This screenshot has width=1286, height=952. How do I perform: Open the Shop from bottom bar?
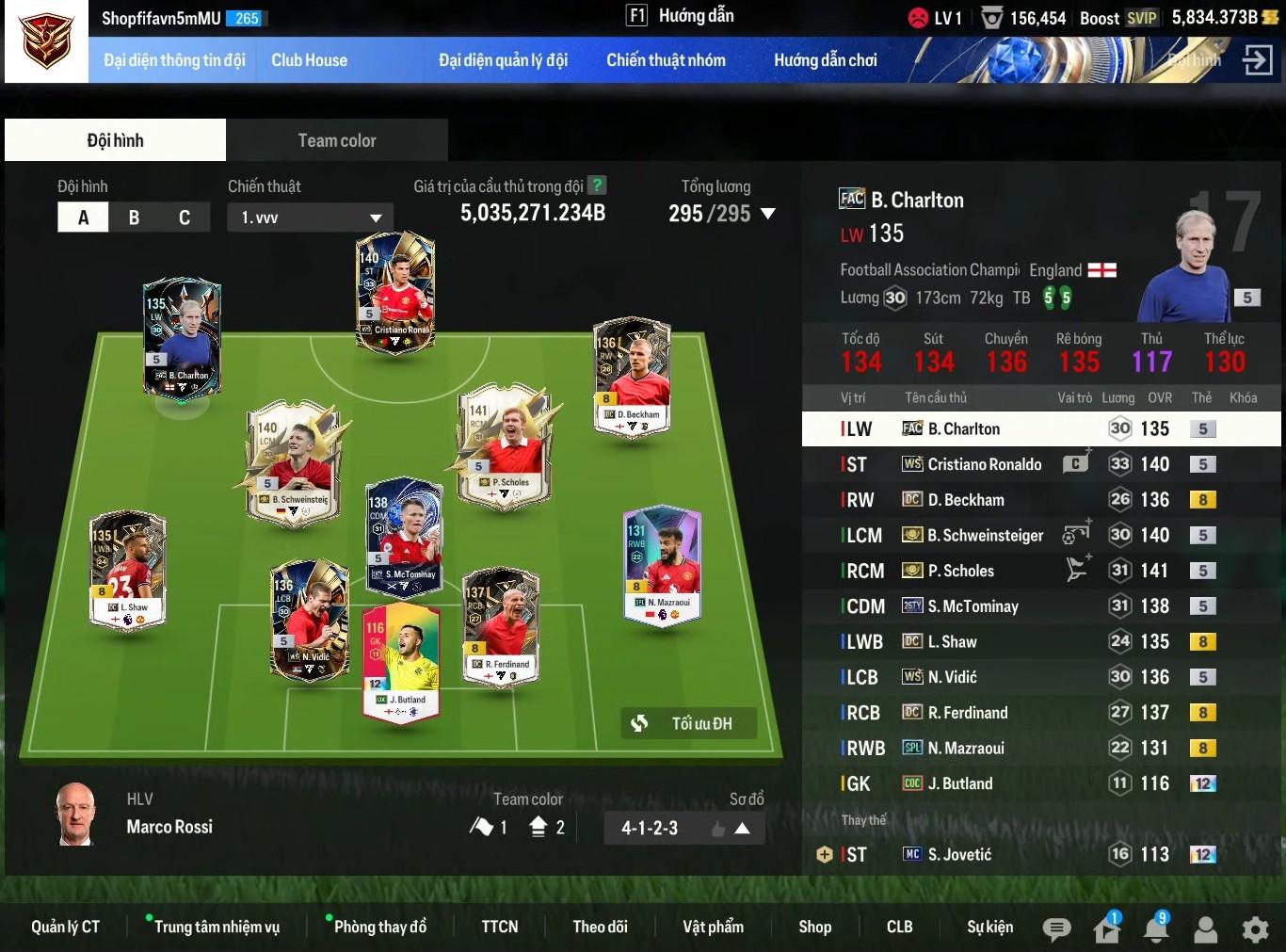click(x=814, y=927)
